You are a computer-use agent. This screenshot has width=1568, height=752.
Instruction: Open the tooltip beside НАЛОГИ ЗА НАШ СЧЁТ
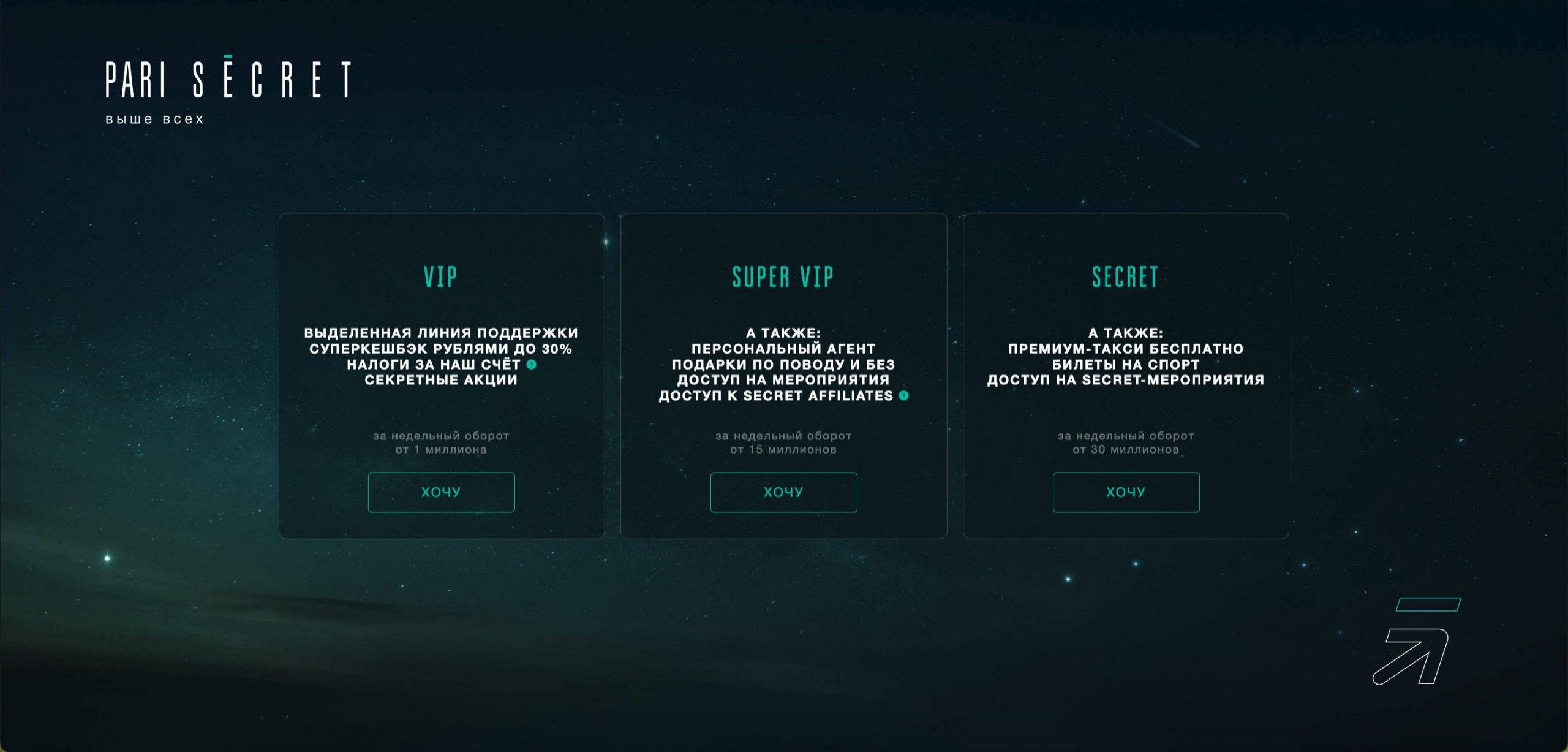(x=532, y=365)
